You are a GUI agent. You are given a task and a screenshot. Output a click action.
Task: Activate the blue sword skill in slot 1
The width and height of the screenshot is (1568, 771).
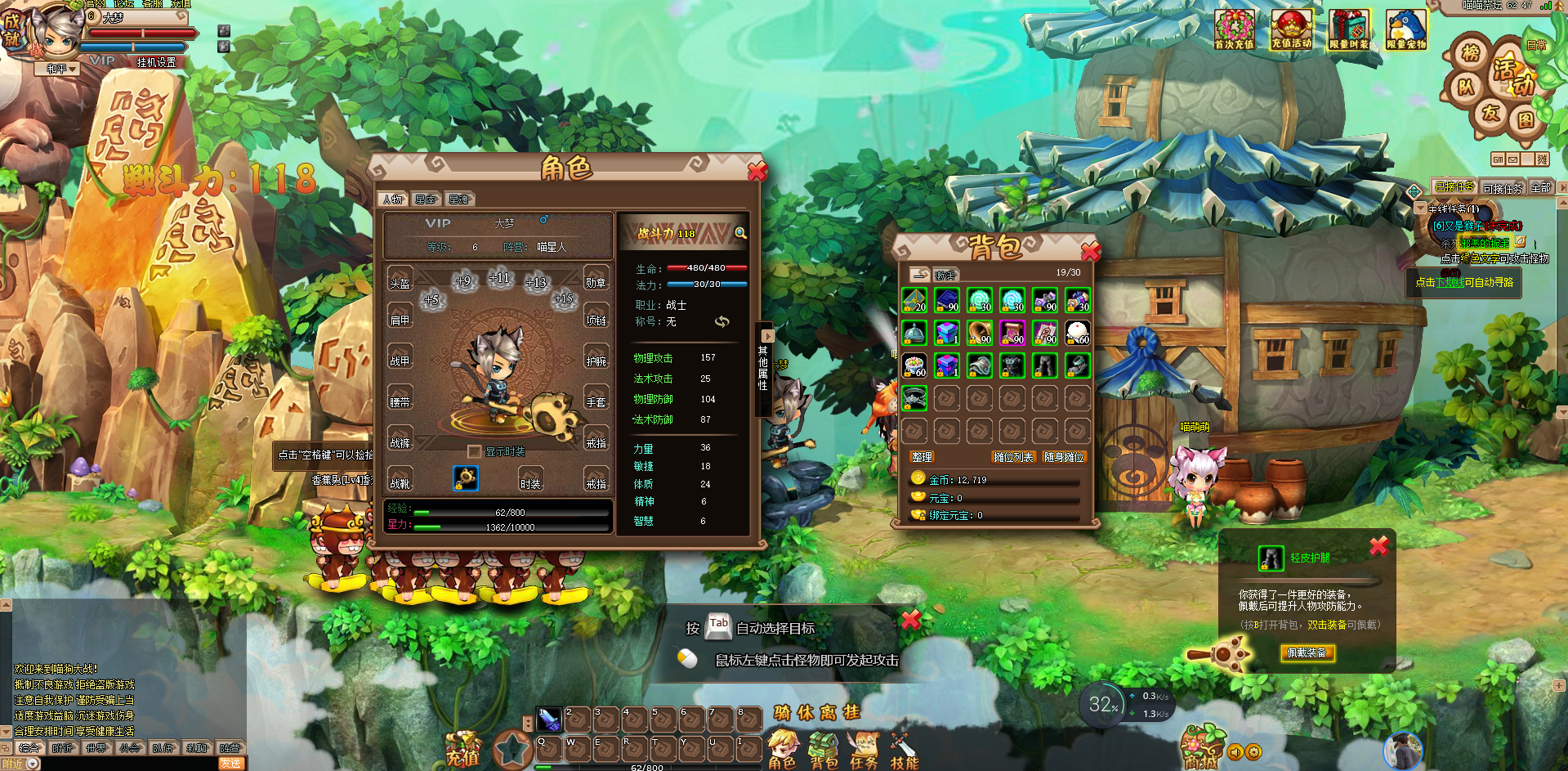549,719
